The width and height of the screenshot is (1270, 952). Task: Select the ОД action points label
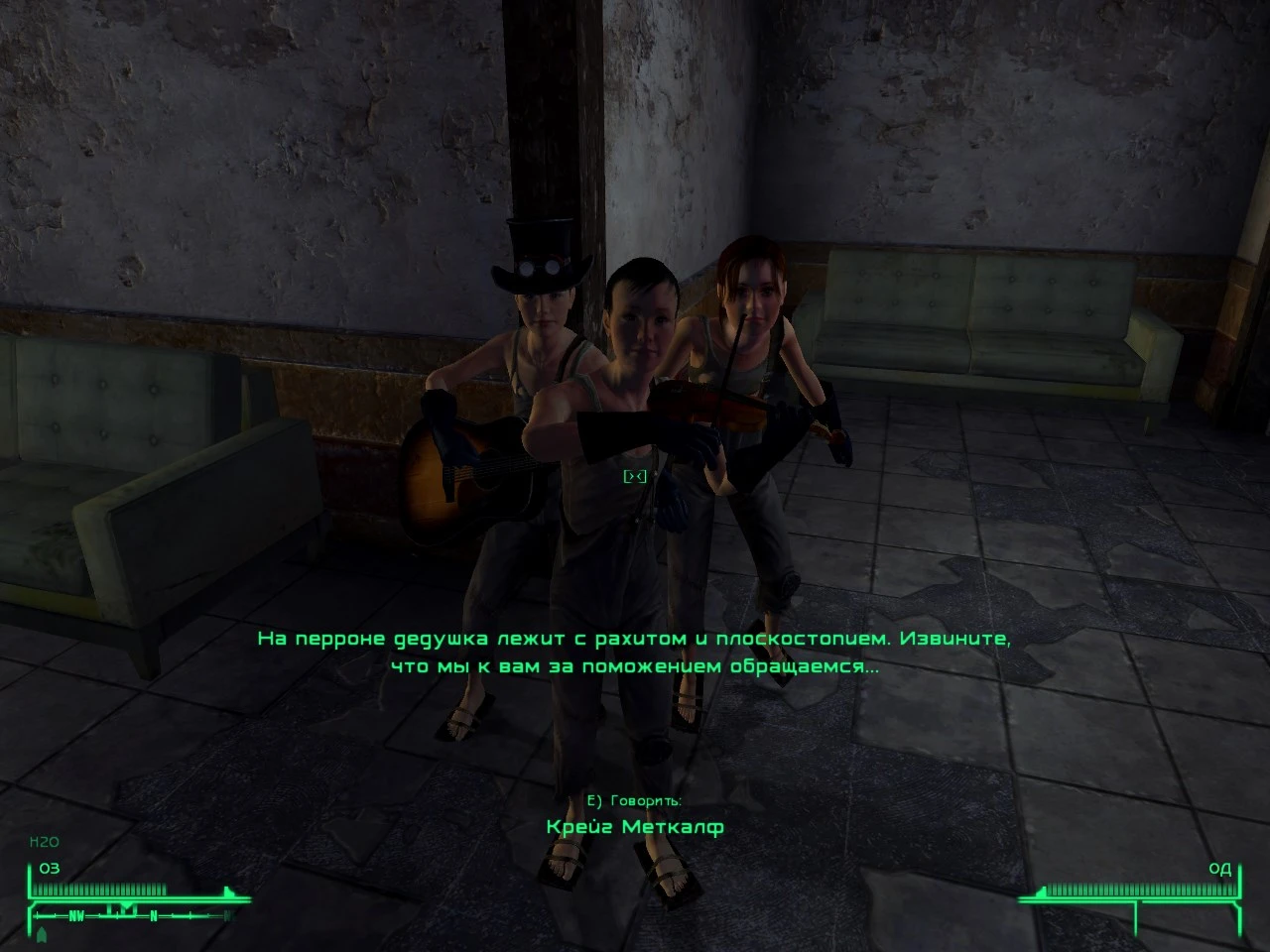1220,869
